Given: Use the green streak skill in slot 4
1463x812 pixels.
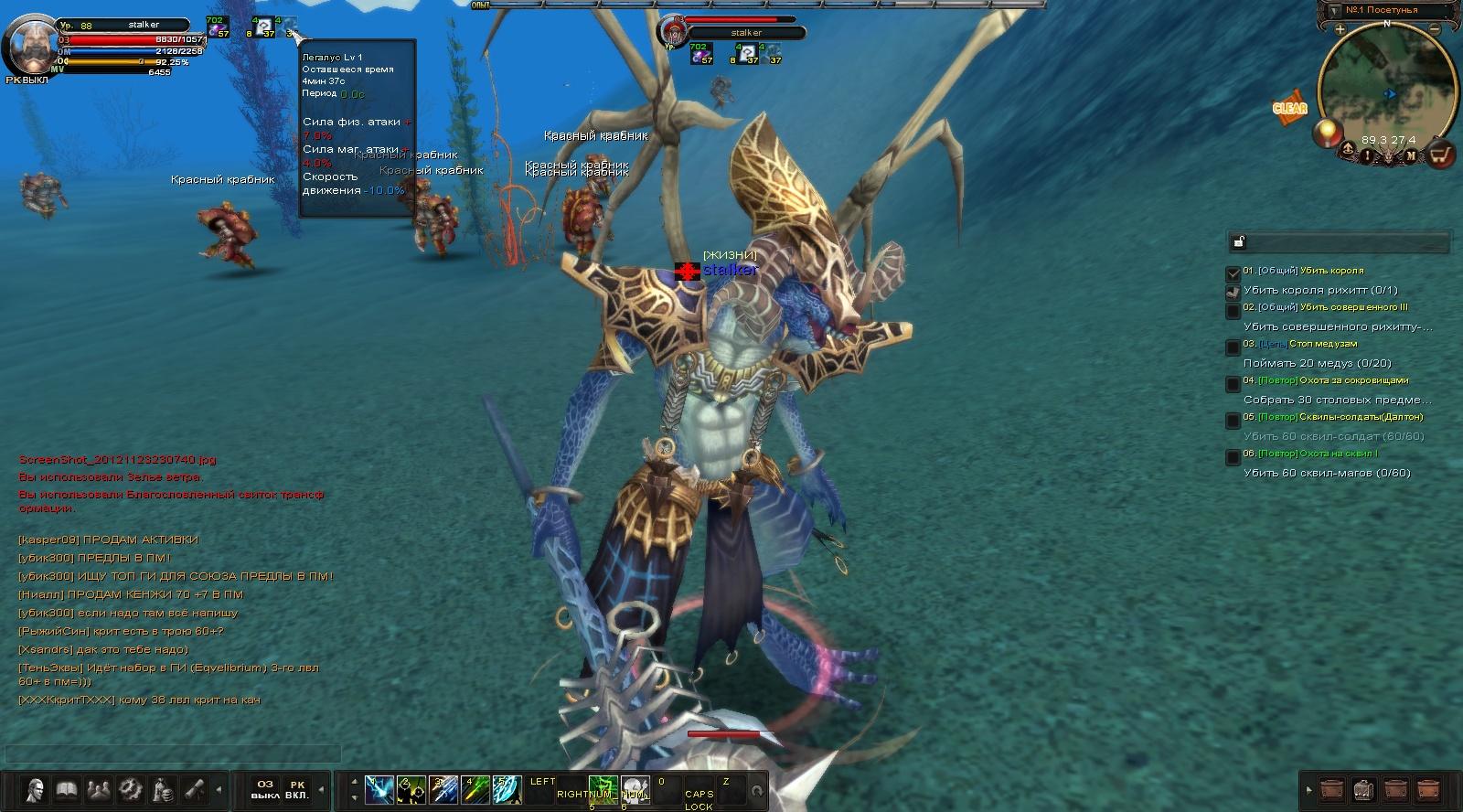Looking at the screenshot, I should pos(475,789).
